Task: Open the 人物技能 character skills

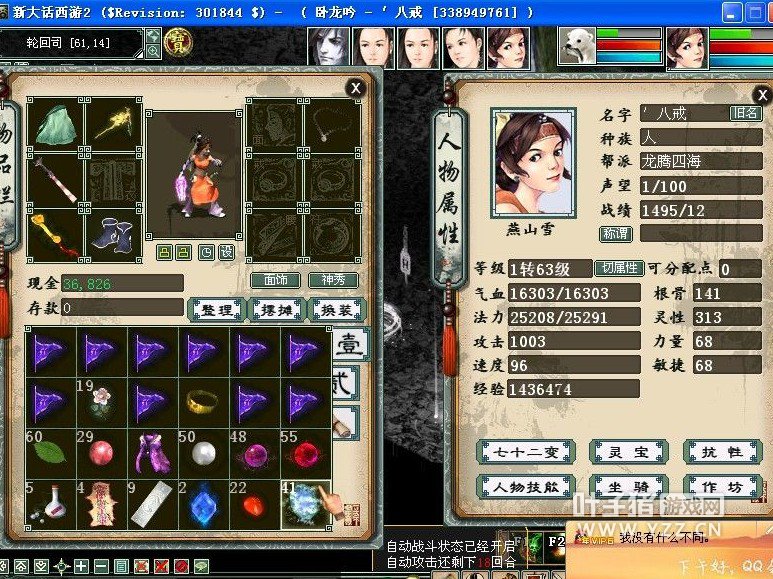Action: pos(516,489)
